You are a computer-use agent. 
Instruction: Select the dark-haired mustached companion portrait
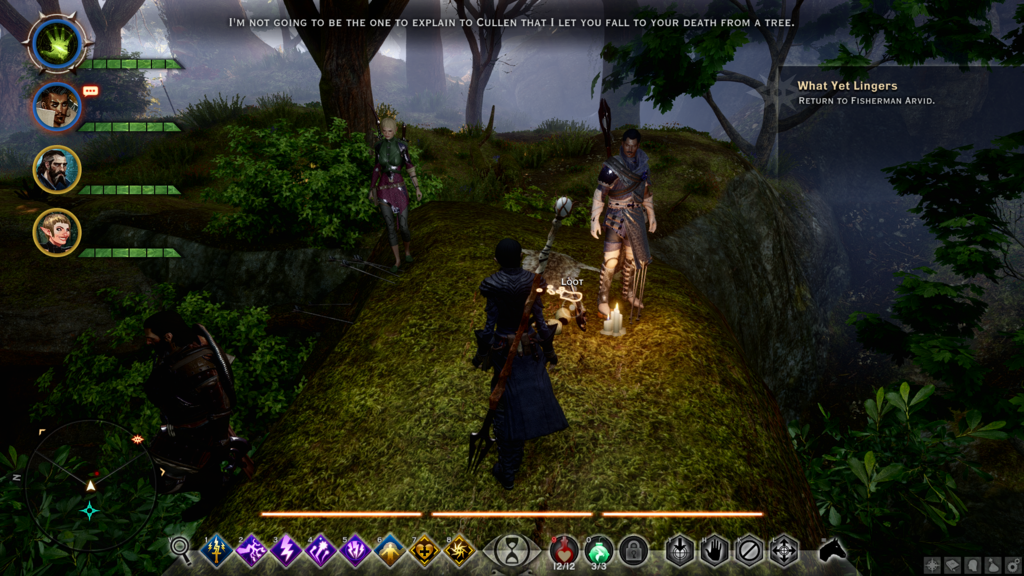[x=57, y=106]
